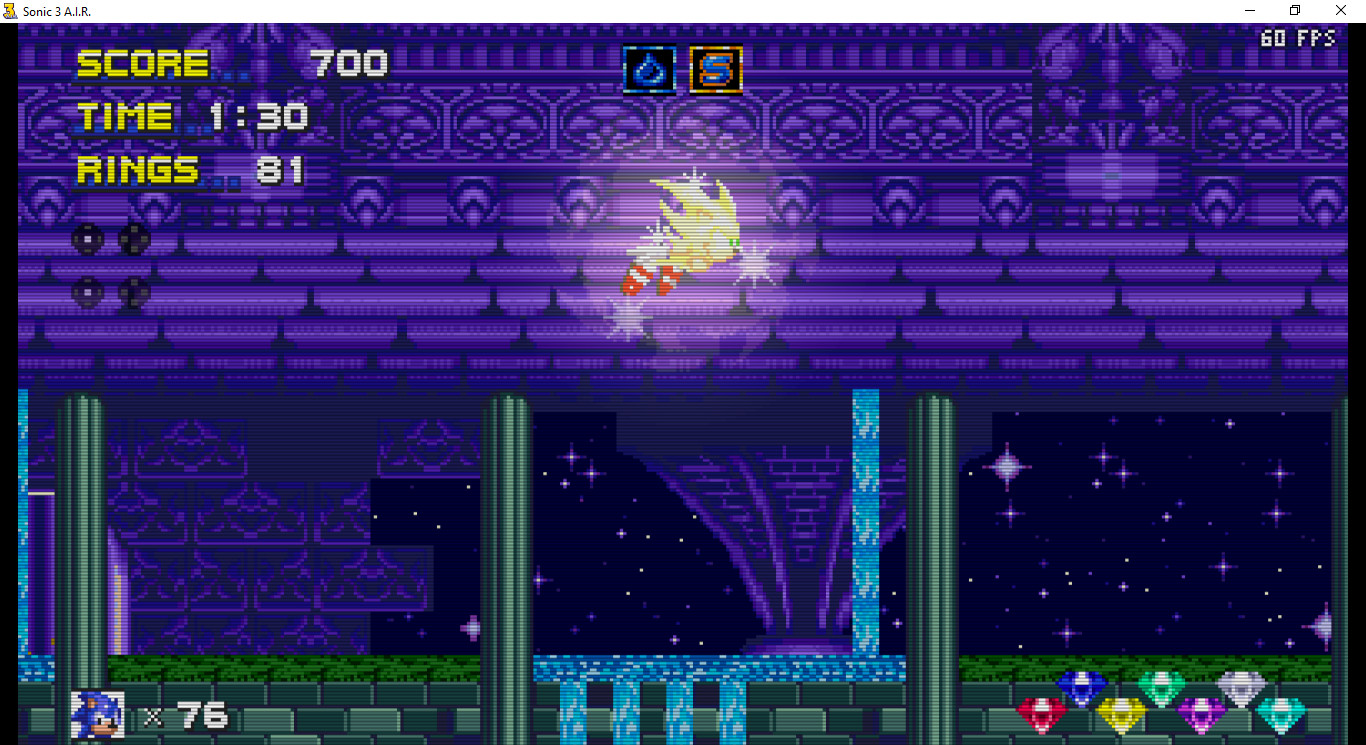The width and height of the screenshot is (1366, 745).
Task: Click the water shield icon in the HUD
Action: click(648, 70)
